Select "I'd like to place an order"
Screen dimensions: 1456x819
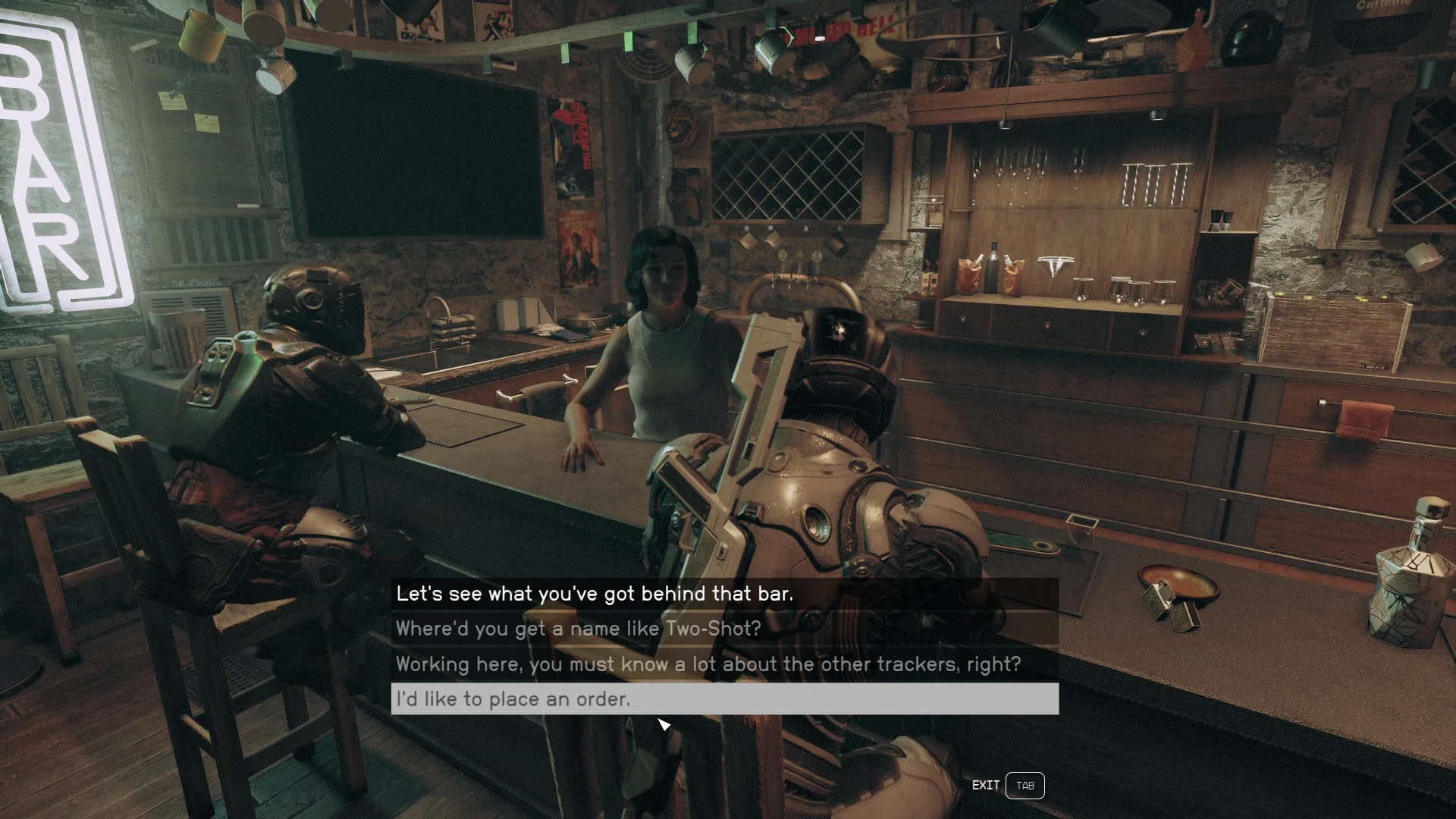pos(513,699)
